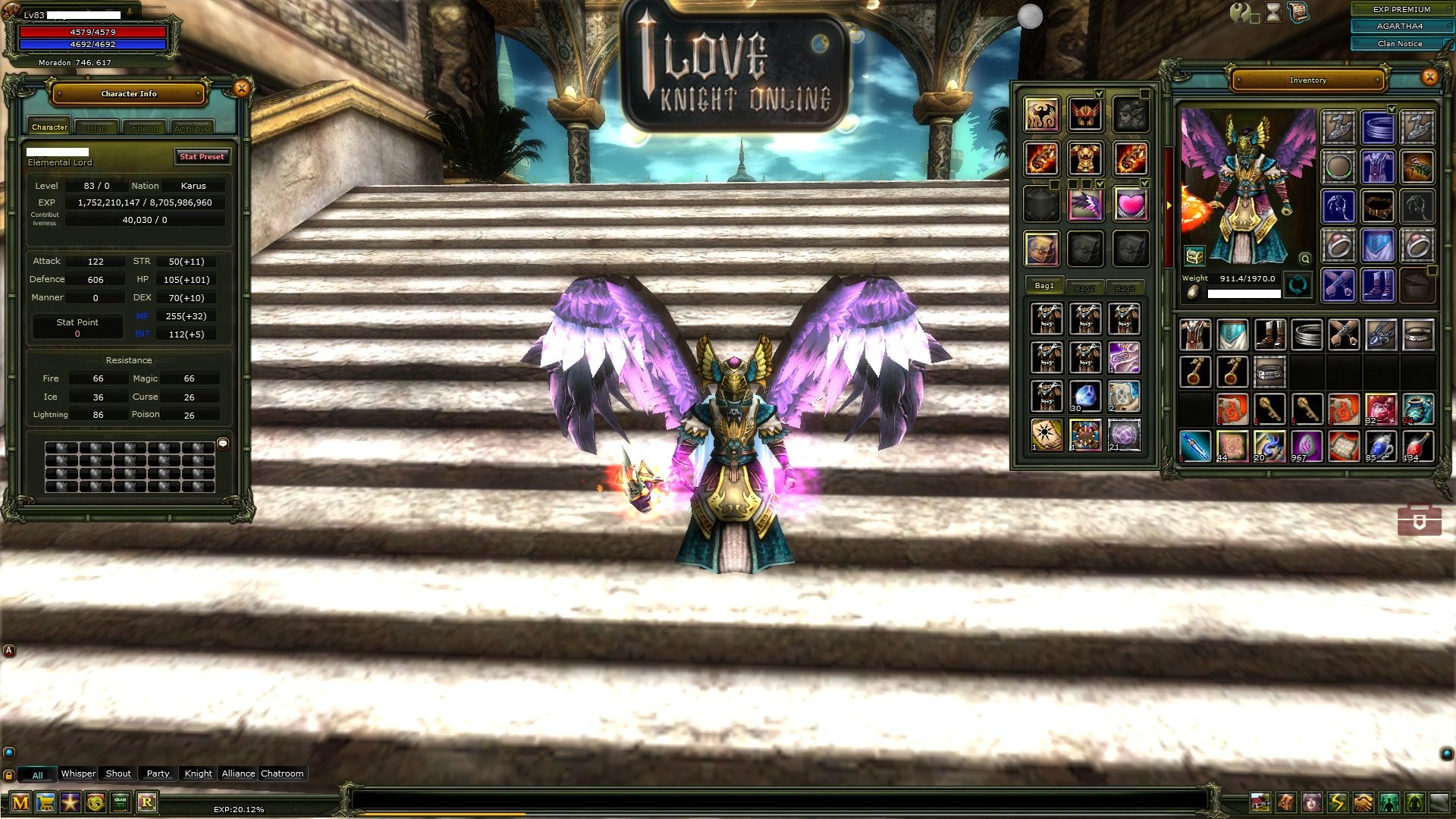Open the AGARTHA4 server entry

coord(1401,27)
